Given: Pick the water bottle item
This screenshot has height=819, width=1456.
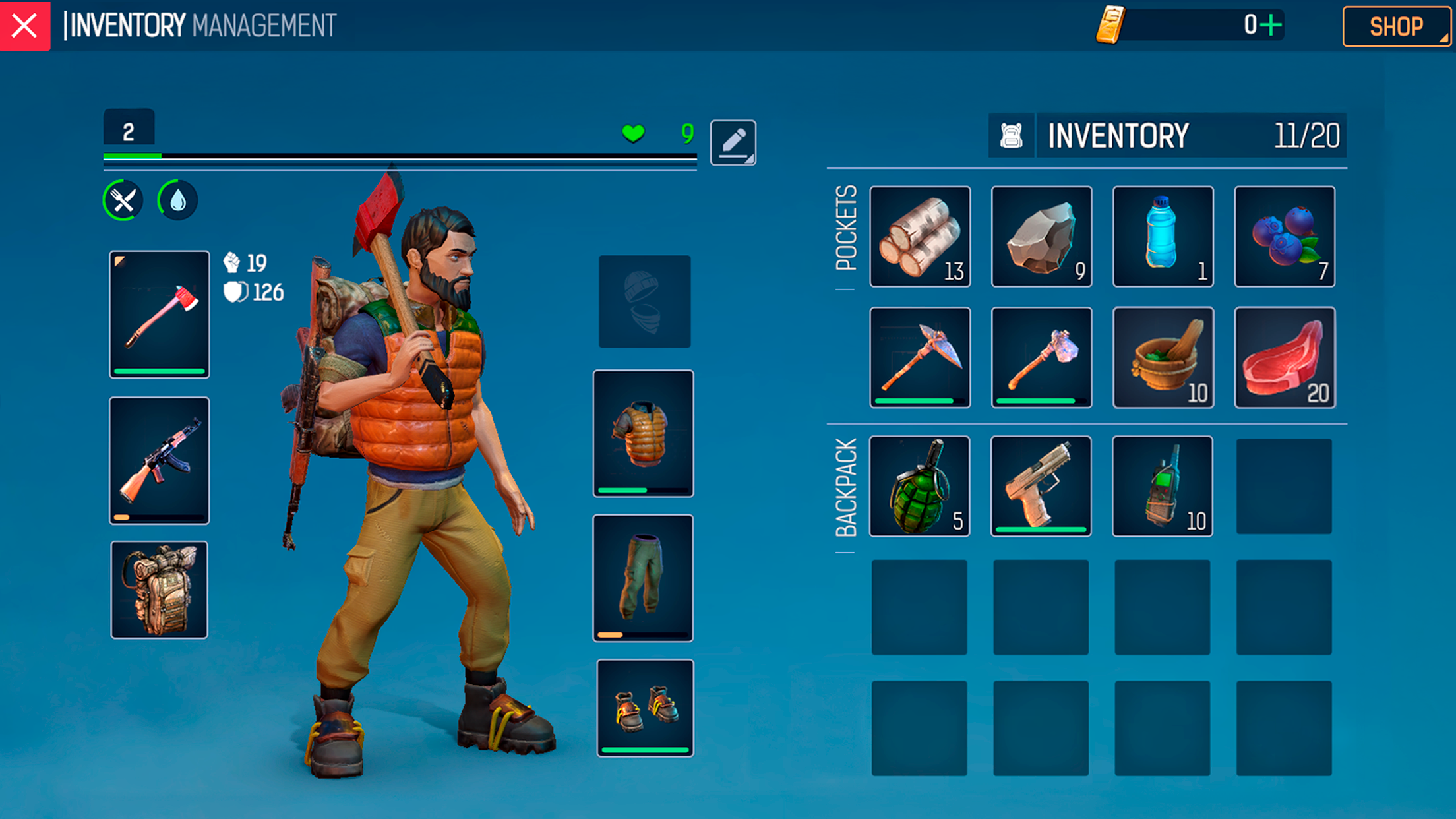Looking at the screenshot, I should pos(1163,237).
